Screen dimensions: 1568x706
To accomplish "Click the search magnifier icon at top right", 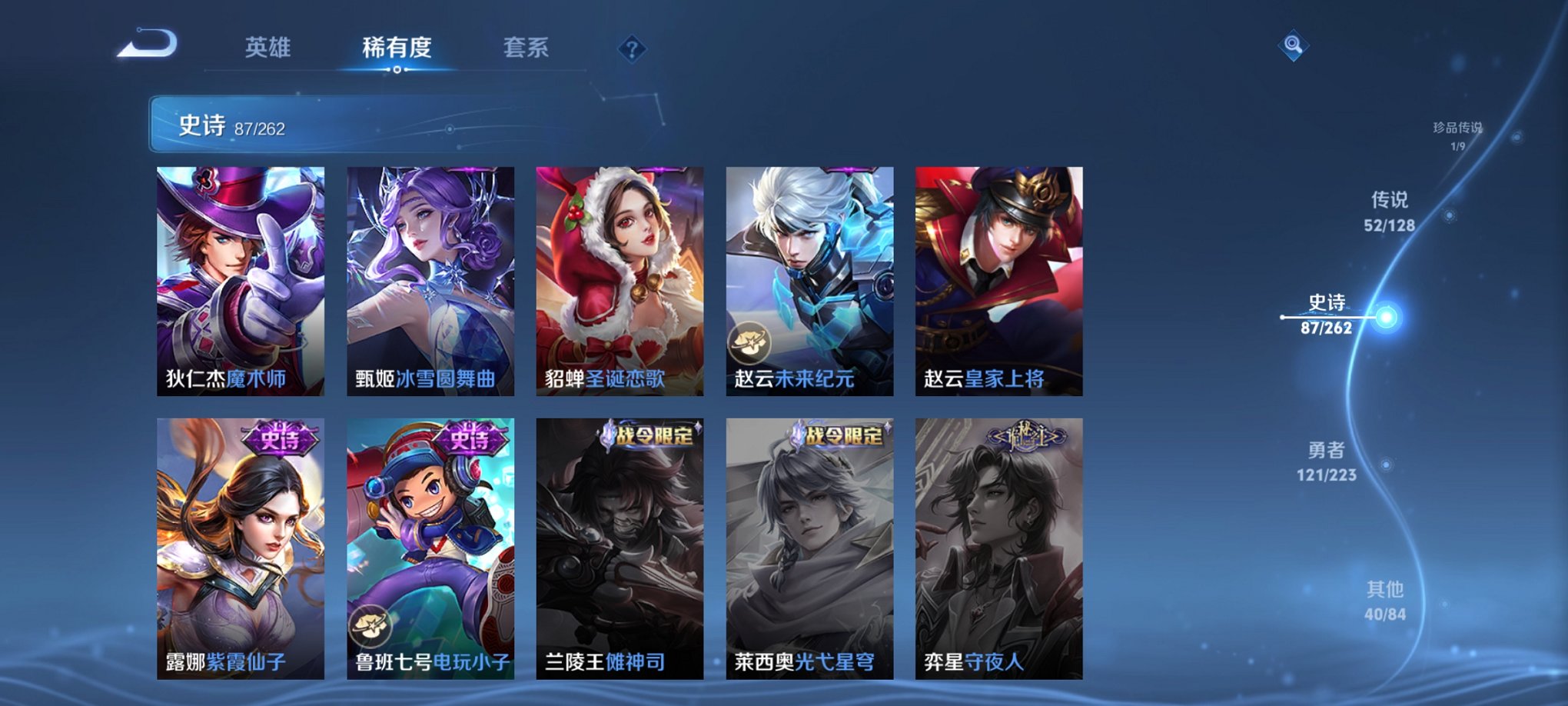I will [1293, 46].
